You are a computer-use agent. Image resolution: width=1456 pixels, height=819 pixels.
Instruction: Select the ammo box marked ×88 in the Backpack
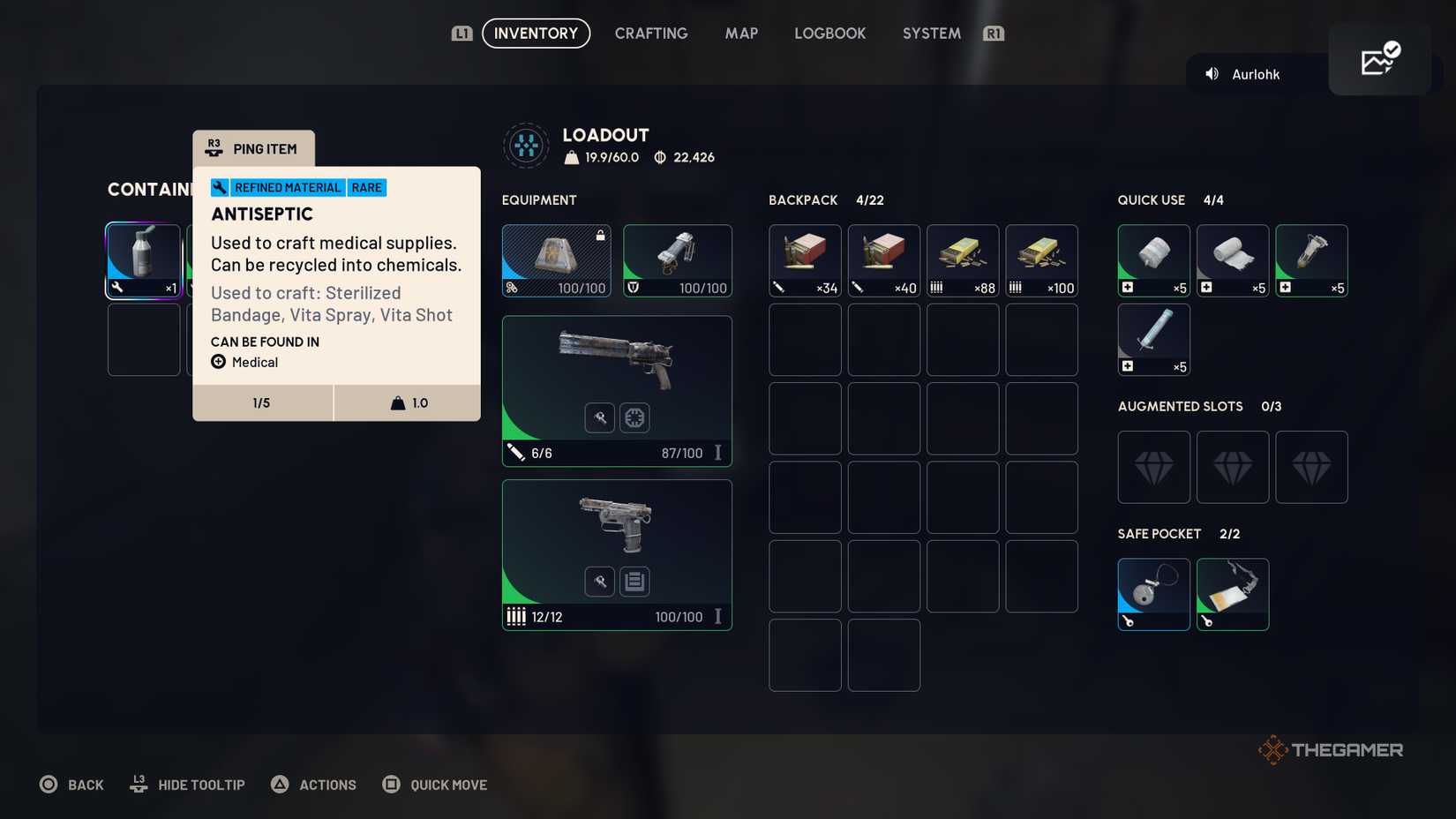pos(962,259)
